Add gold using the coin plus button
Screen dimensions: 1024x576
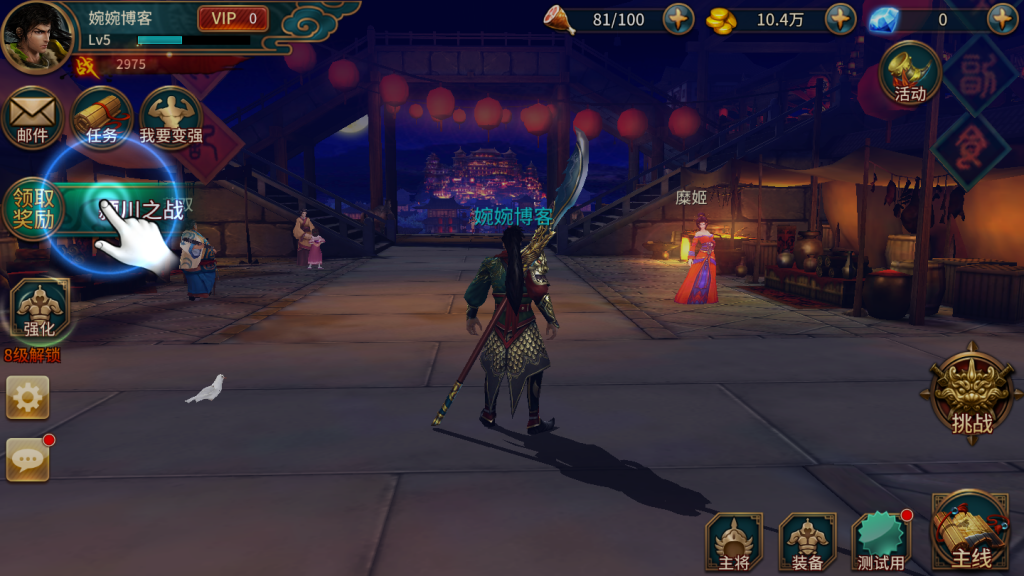[x=840, y=19]
